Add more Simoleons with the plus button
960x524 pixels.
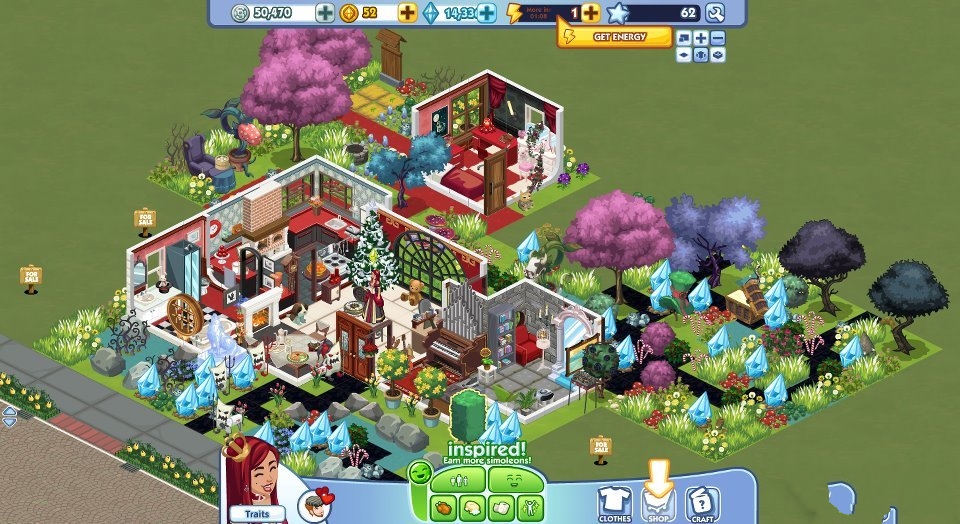click(x=325, y=13)
